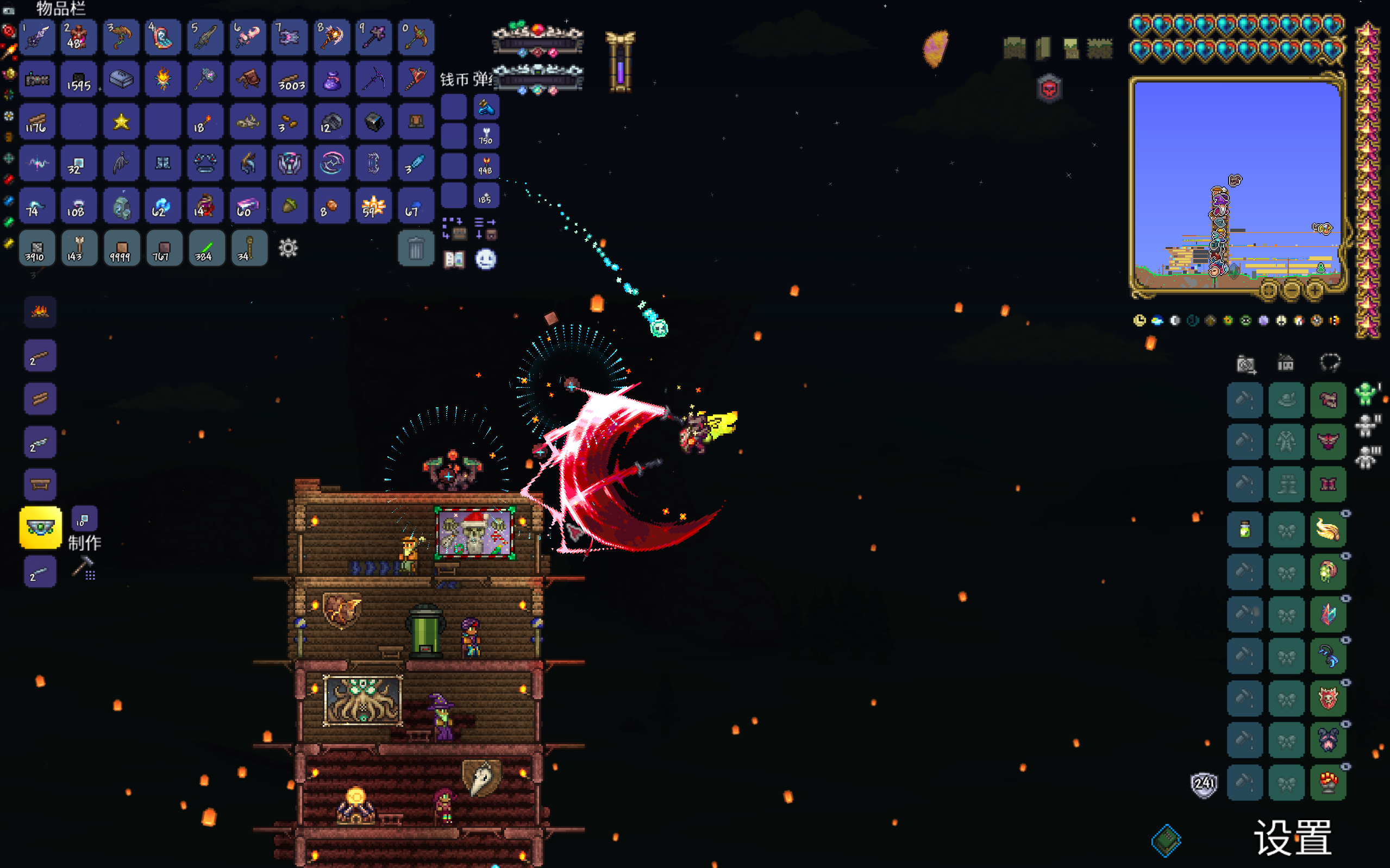Pick the yellow fallen star inventory item
1390x868 pixels.
[x=121, y=122]
